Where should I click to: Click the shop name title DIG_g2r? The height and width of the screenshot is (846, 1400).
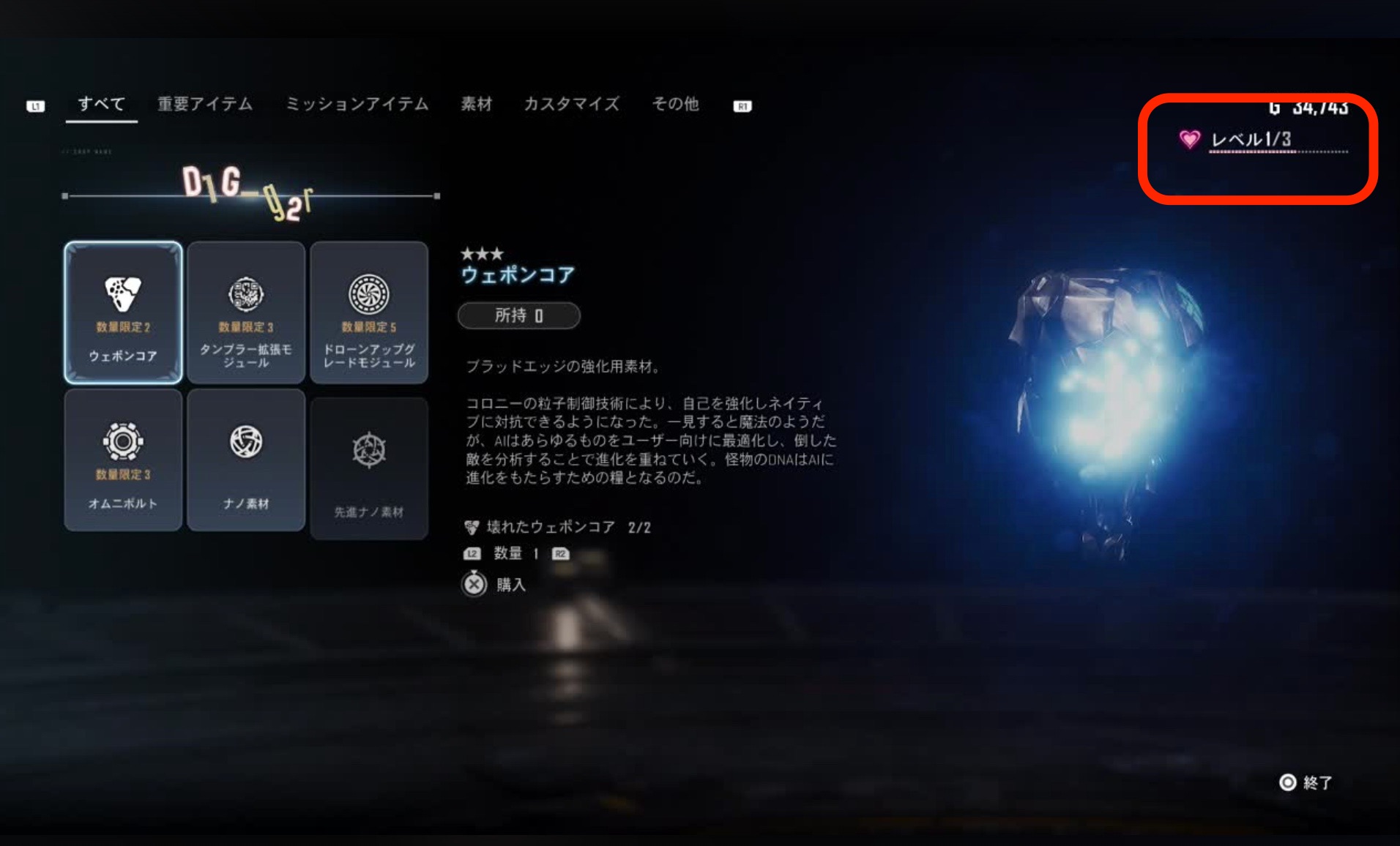point(249,192)
